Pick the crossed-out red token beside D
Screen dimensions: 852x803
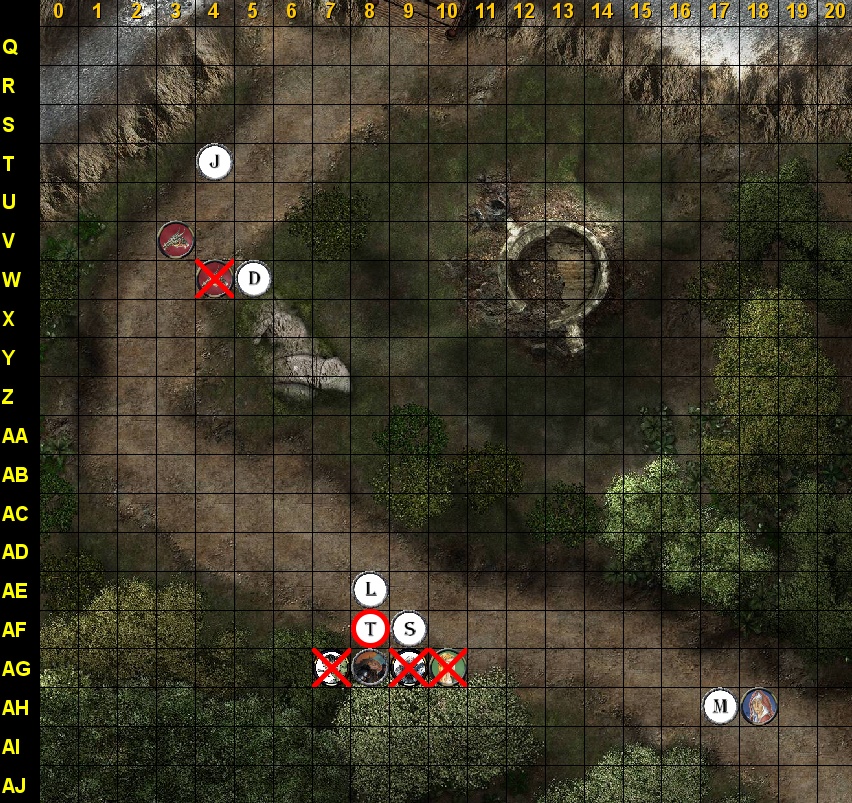click(x=214, y=279)
